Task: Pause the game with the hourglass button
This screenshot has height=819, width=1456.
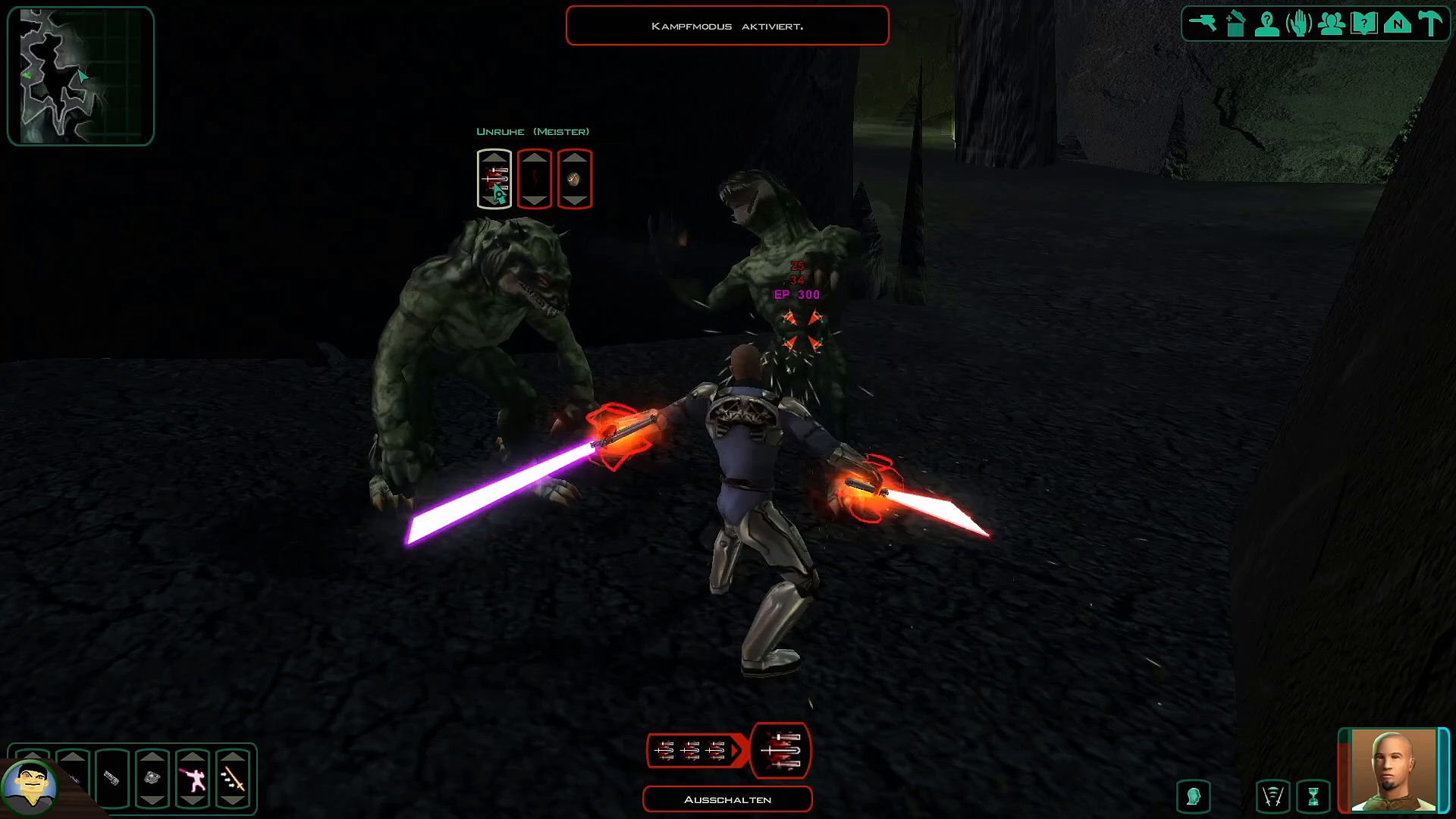Action: coord(1313,797)
